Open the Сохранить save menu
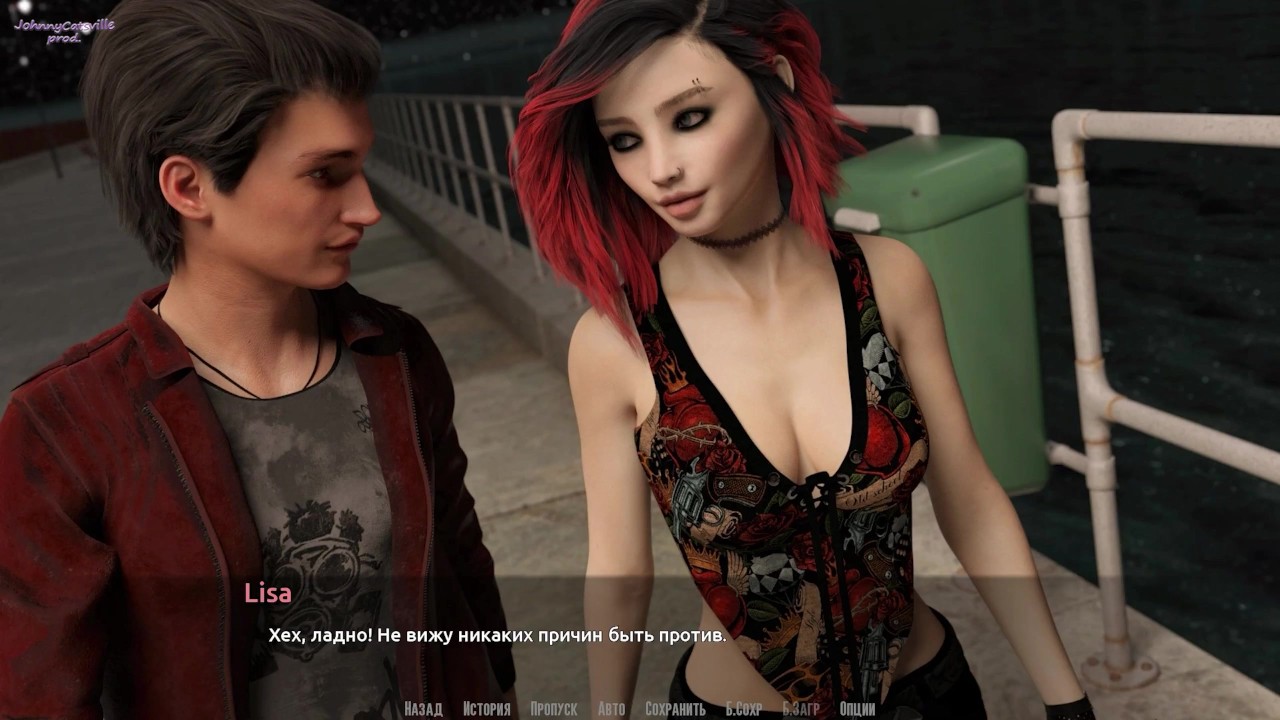The image size is (1280, 720). click(675, 709)
